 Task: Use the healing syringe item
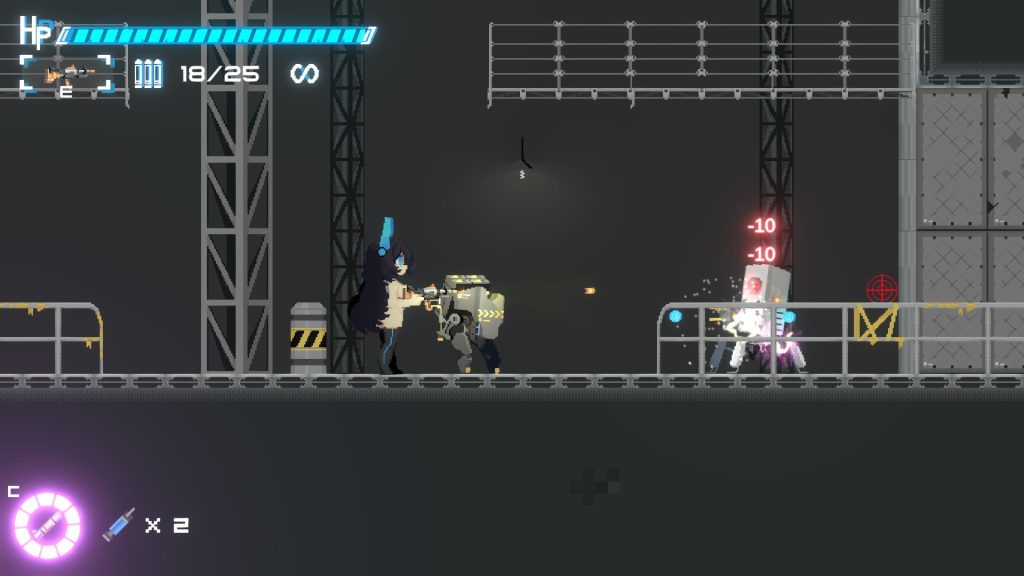(118, 525)
